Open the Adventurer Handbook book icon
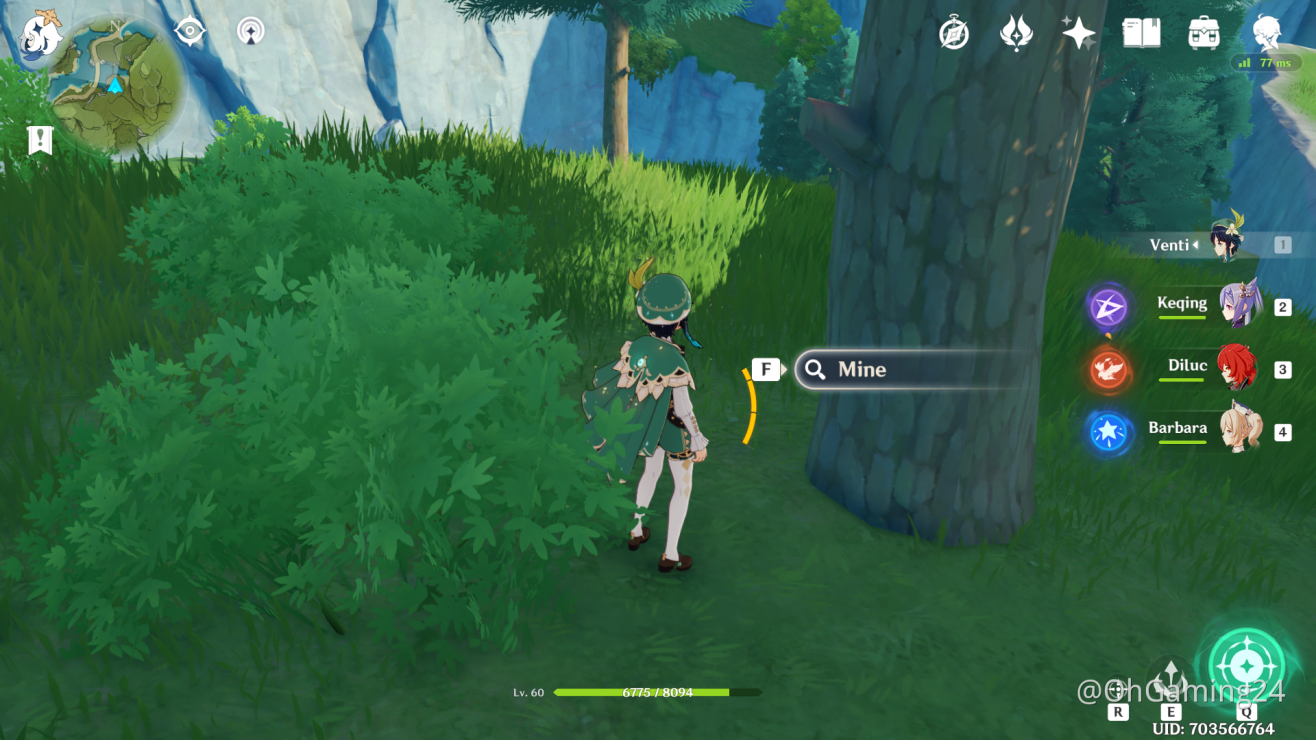1316x740 pixels. (x=1141, y=33)
